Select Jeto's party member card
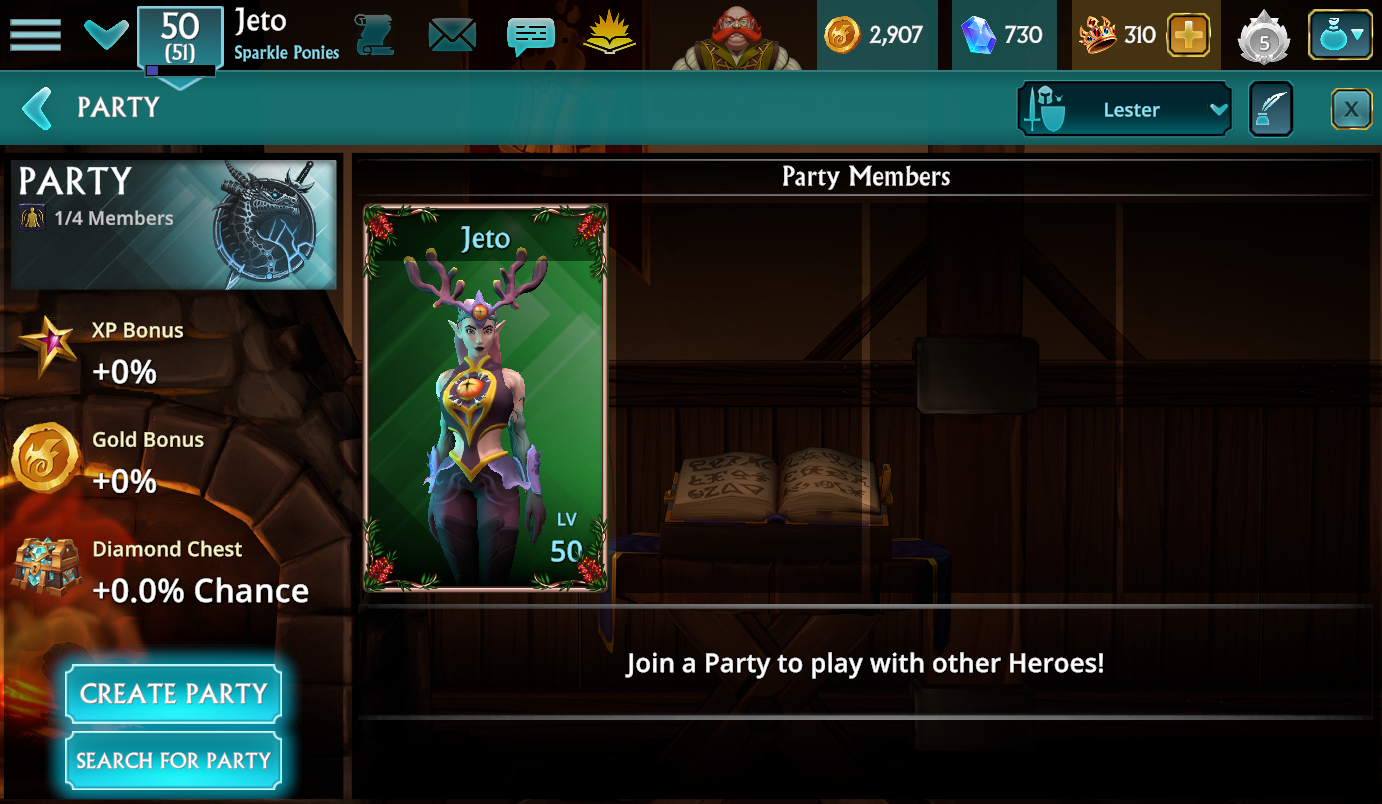This screenshot has height=804, width=1382. (485, 398)
